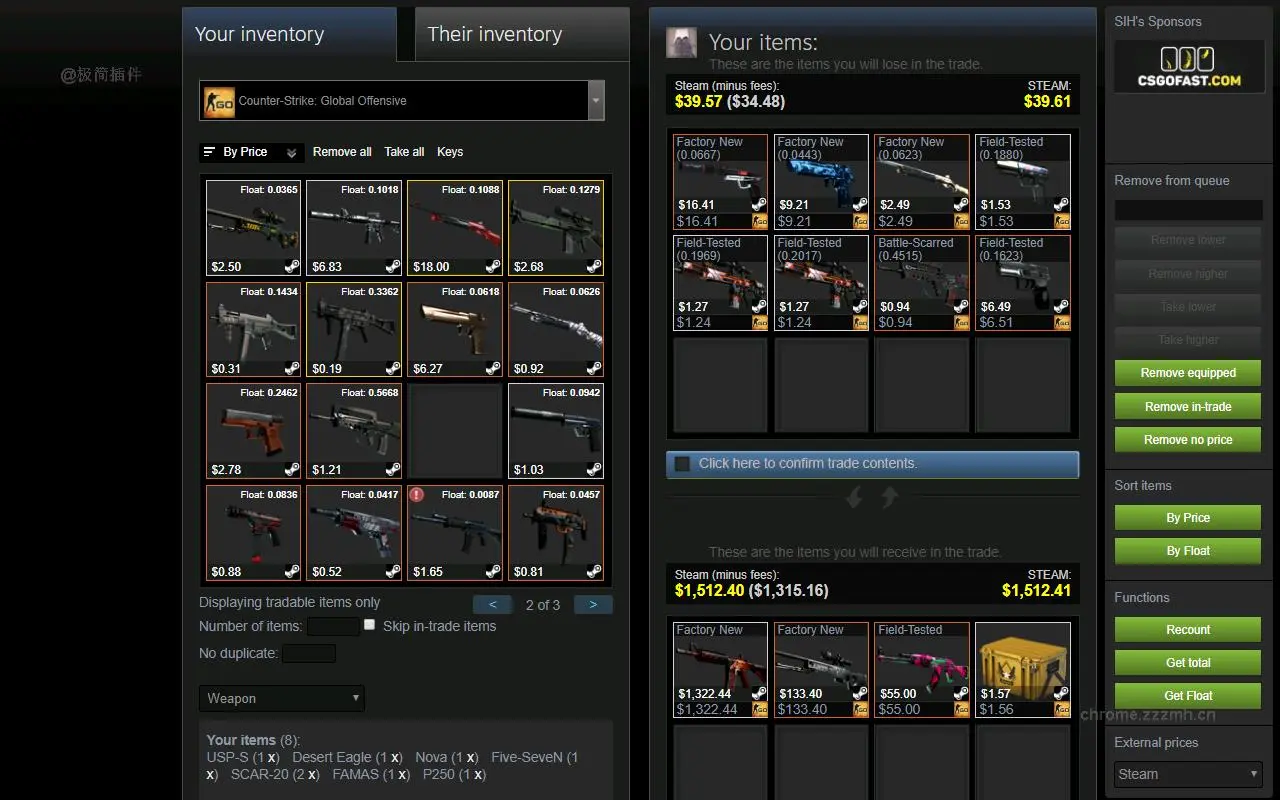Click the Get Float button

click(x=1187, y=695)
